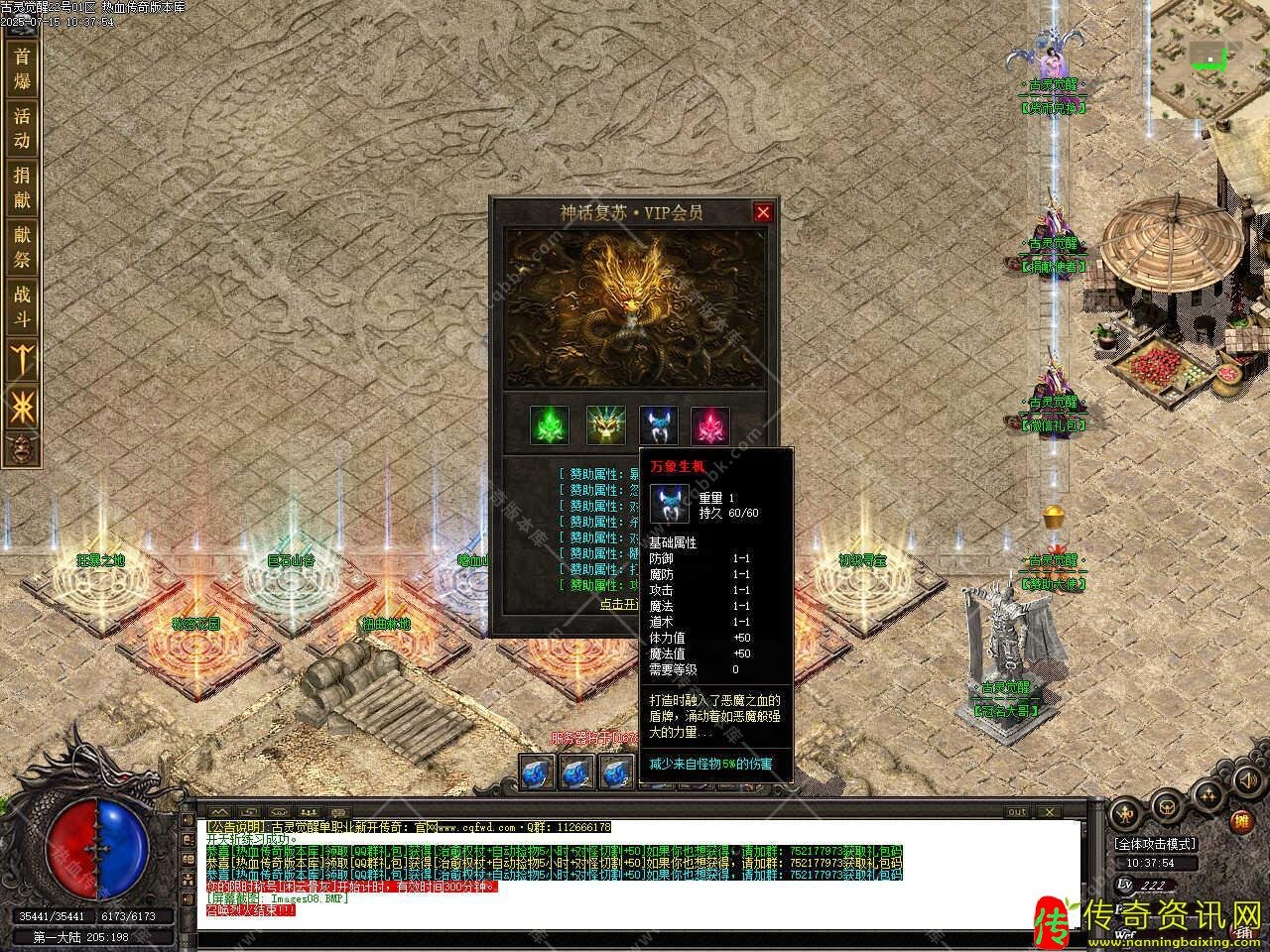Image resolution: width=1270 pixels, height=952 pixels.
Task: Click the demon mask icon in sidebar
Action: point(21,448)
